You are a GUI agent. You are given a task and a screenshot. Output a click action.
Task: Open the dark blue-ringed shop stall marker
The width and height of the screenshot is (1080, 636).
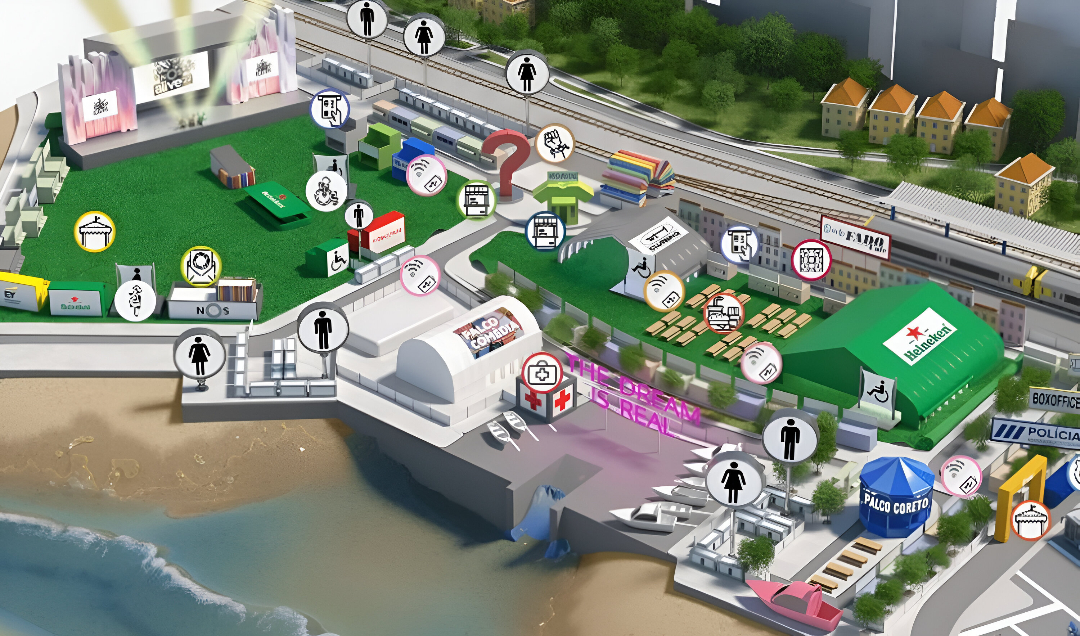click(545, 231)
